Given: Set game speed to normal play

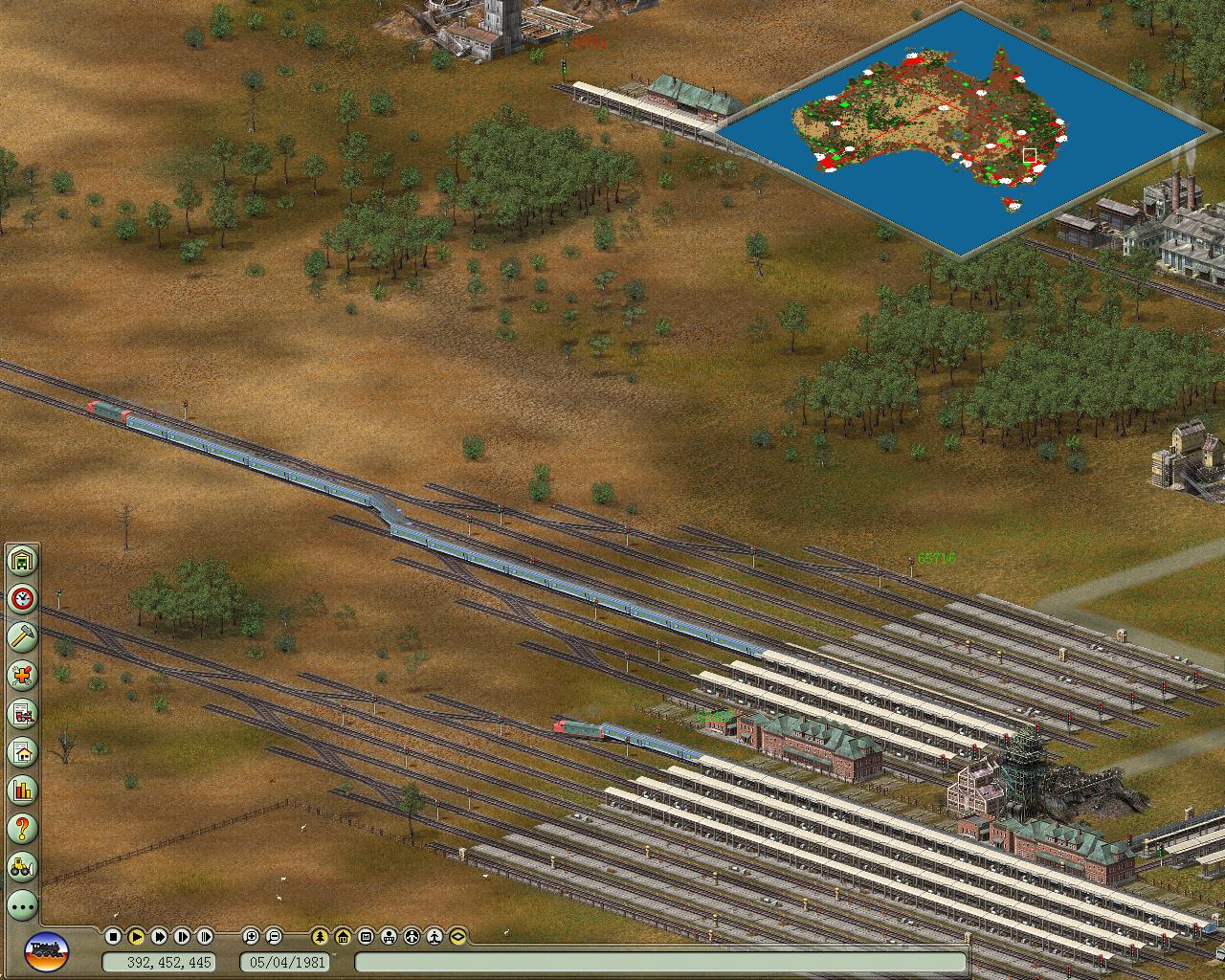Looking at the screenshot, I should coord(136,937).
